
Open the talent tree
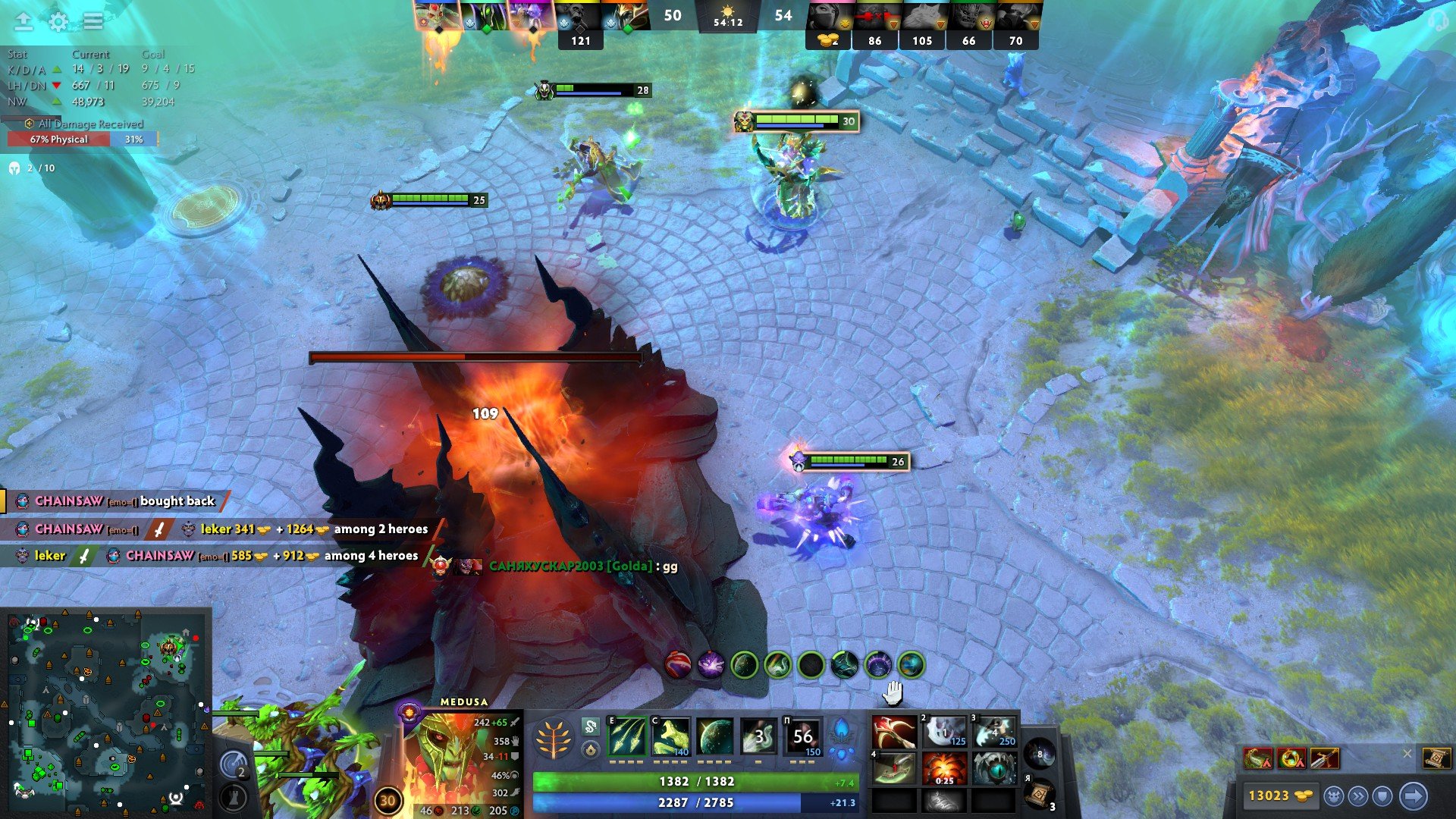tap(554, 738)
